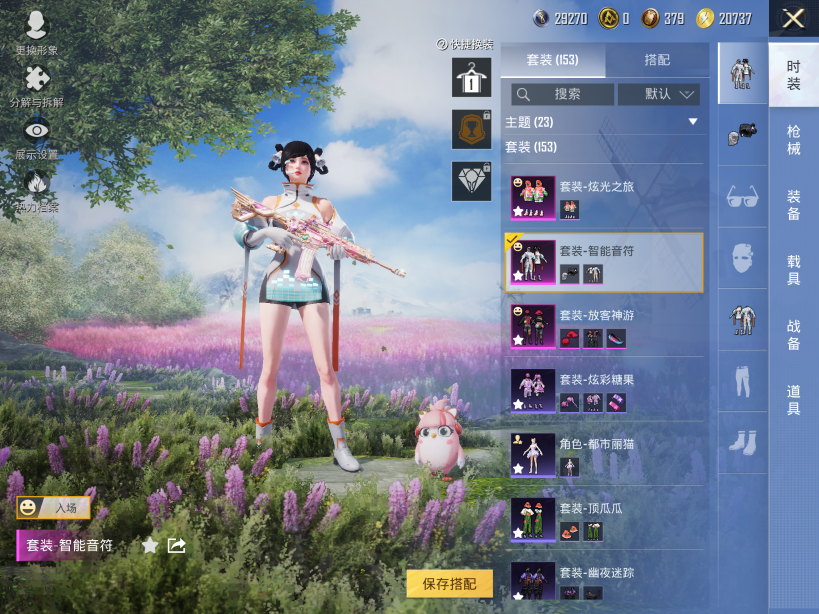The height and width of the screenshot is (614, 819).
Task: Close the wardrobe with the X button
Action: pos(793,18)
